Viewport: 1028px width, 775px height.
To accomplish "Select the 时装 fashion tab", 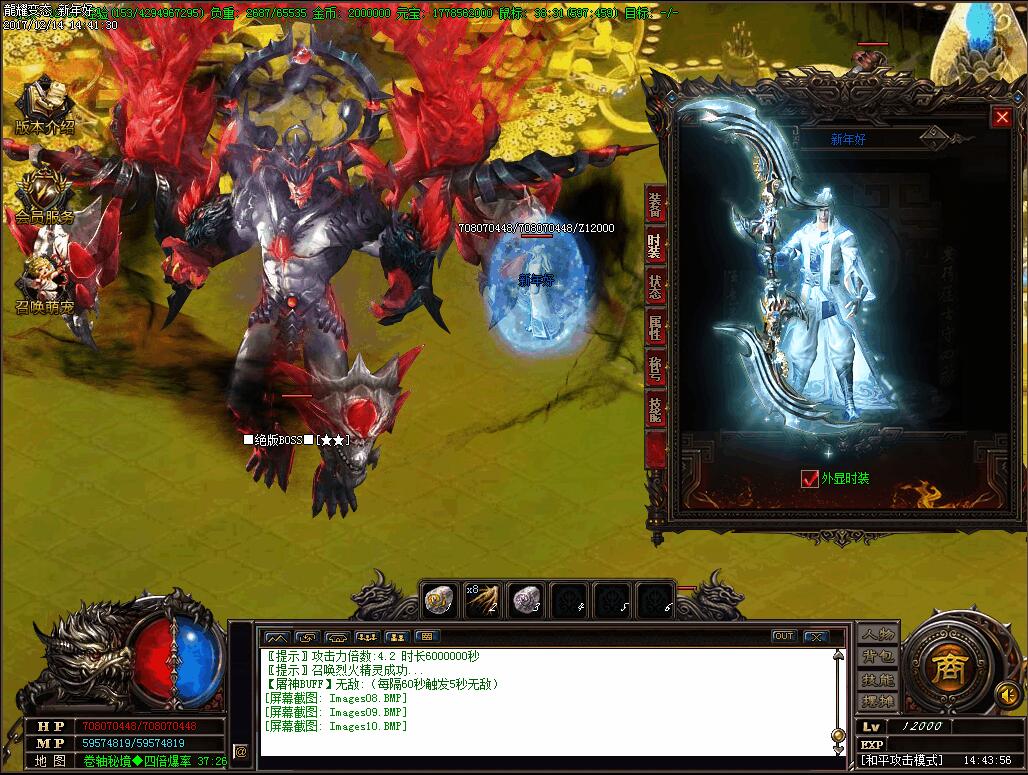I will tap(654, 246).
